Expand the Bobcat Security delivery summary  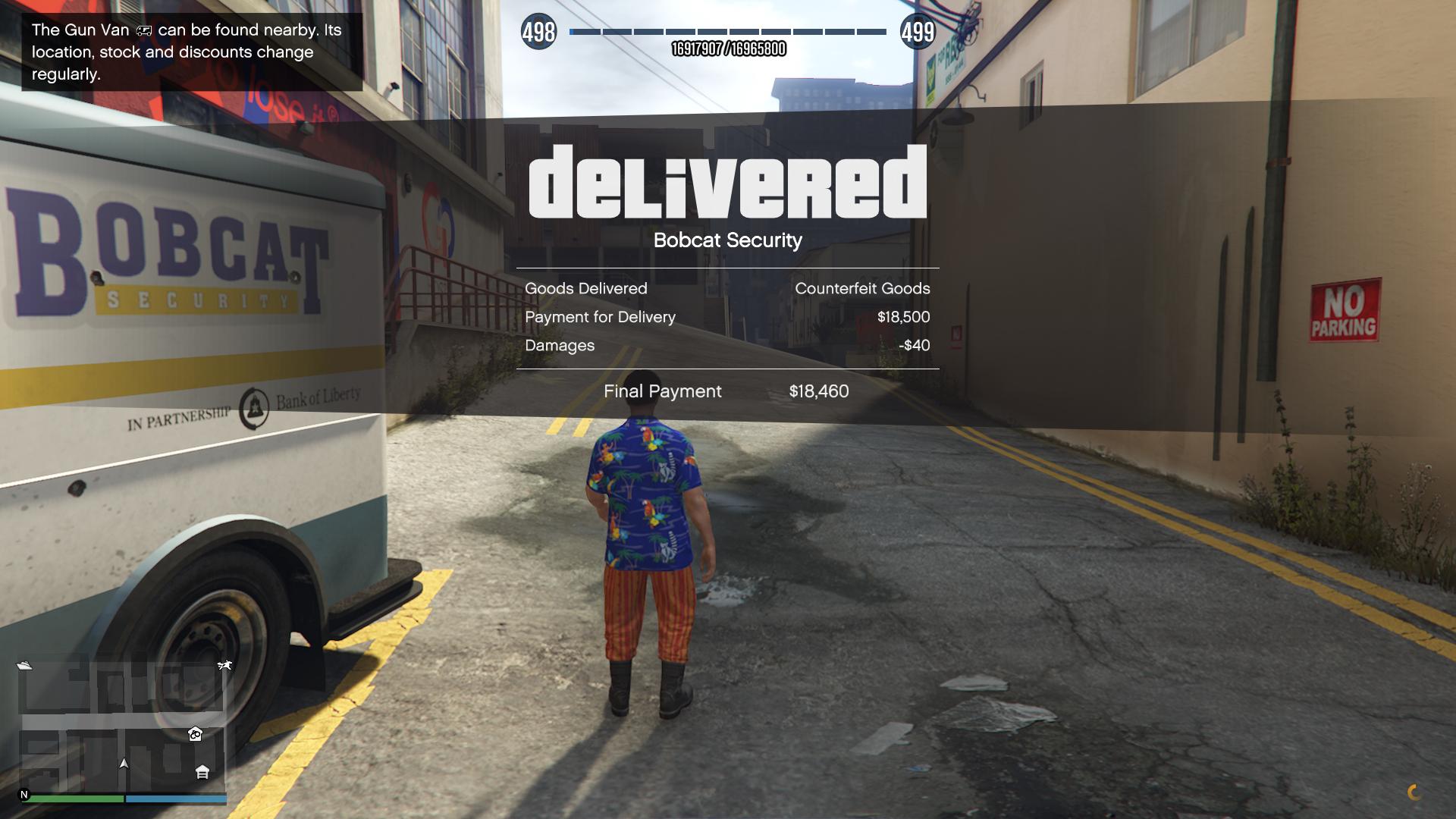[x=727, y=240]
